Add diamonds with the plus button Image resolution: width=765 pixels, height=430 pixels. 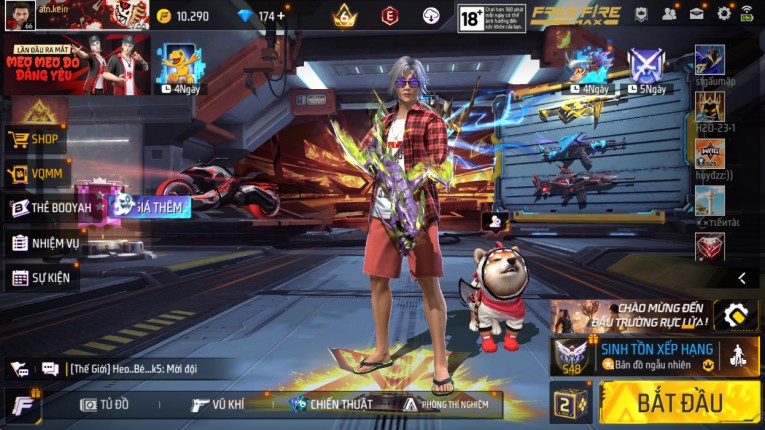(281, 16)
